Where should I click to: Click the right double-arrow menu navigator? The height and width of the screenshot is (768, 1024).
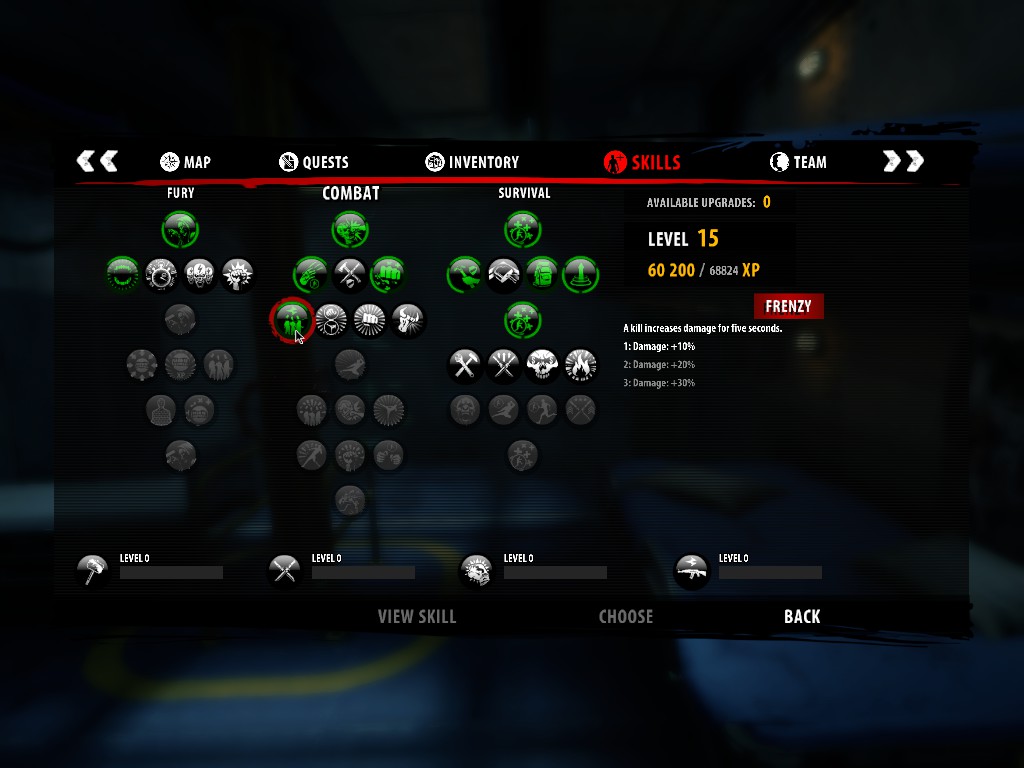(903, 161)
